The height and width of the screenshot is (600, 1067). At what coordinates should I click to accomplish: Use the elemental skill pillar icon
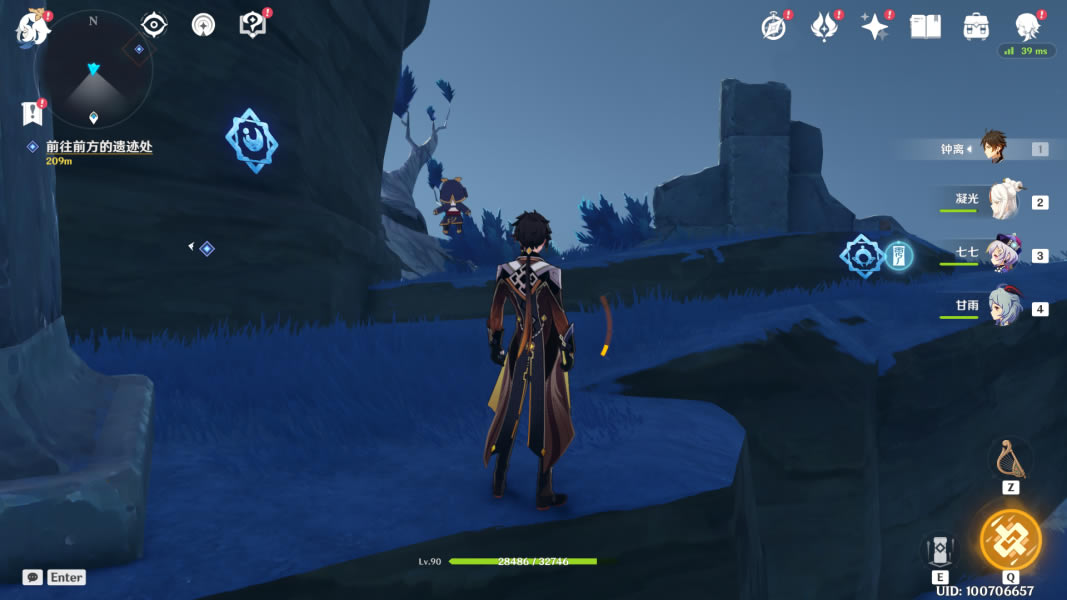(x=940, y=549)
